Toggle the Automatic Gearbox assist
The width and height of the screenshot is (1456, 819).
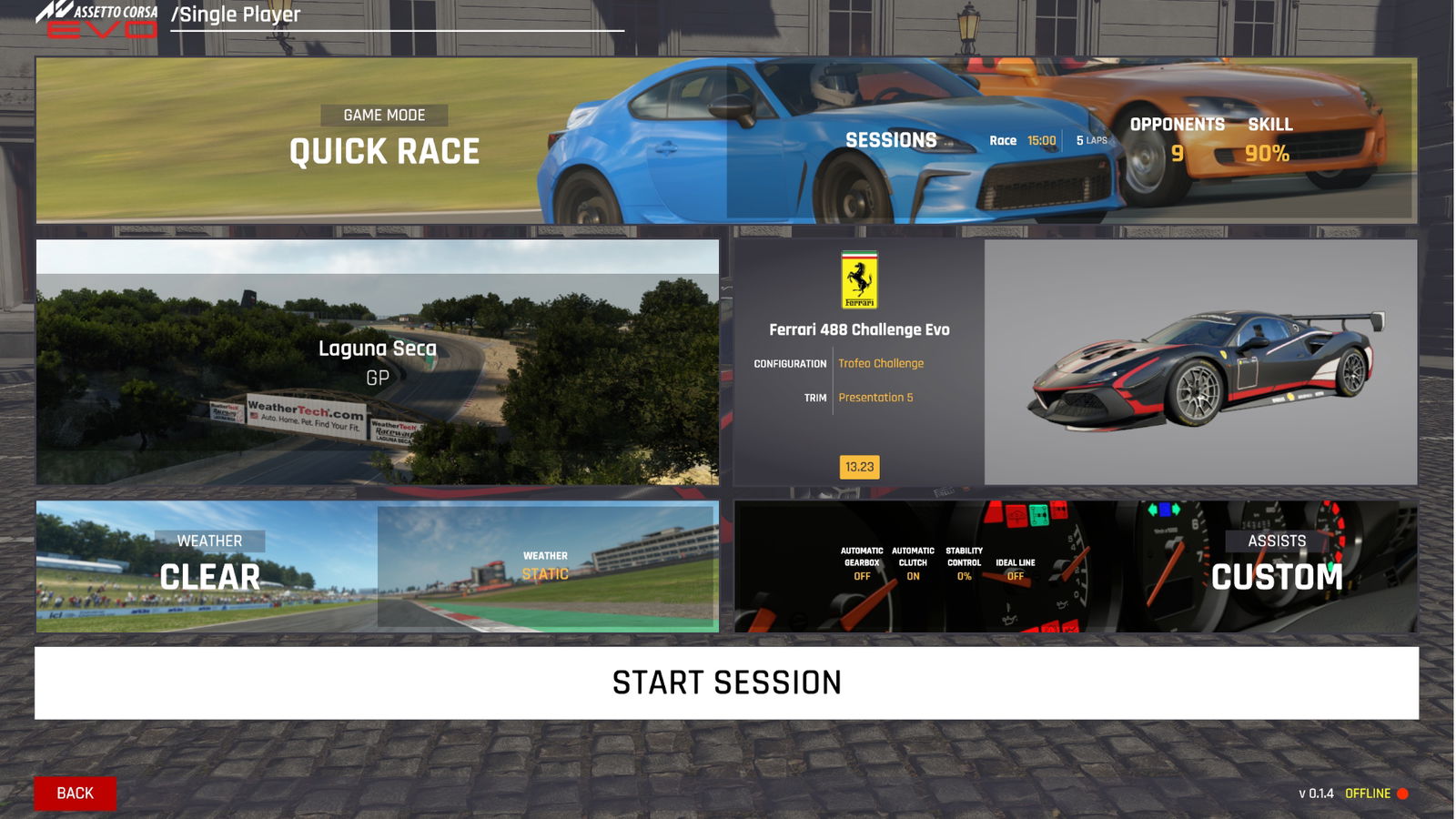click(862, 563)
